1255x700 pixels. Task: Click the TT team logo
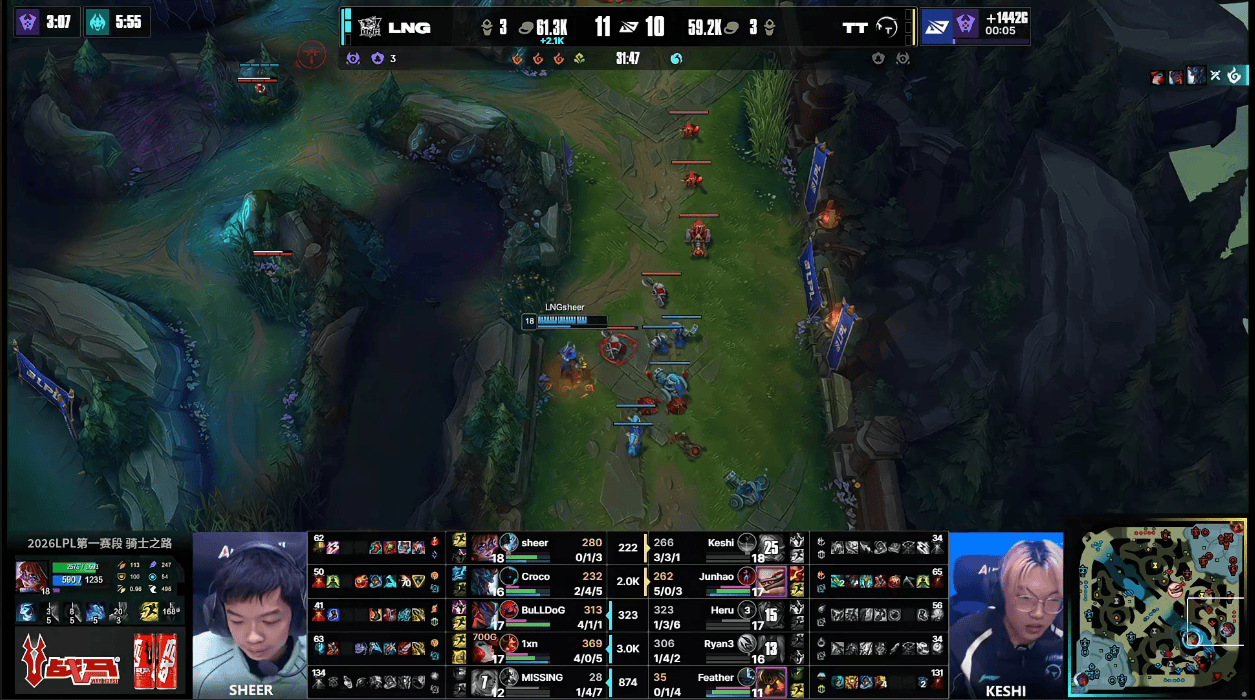[x=886, y=27]
